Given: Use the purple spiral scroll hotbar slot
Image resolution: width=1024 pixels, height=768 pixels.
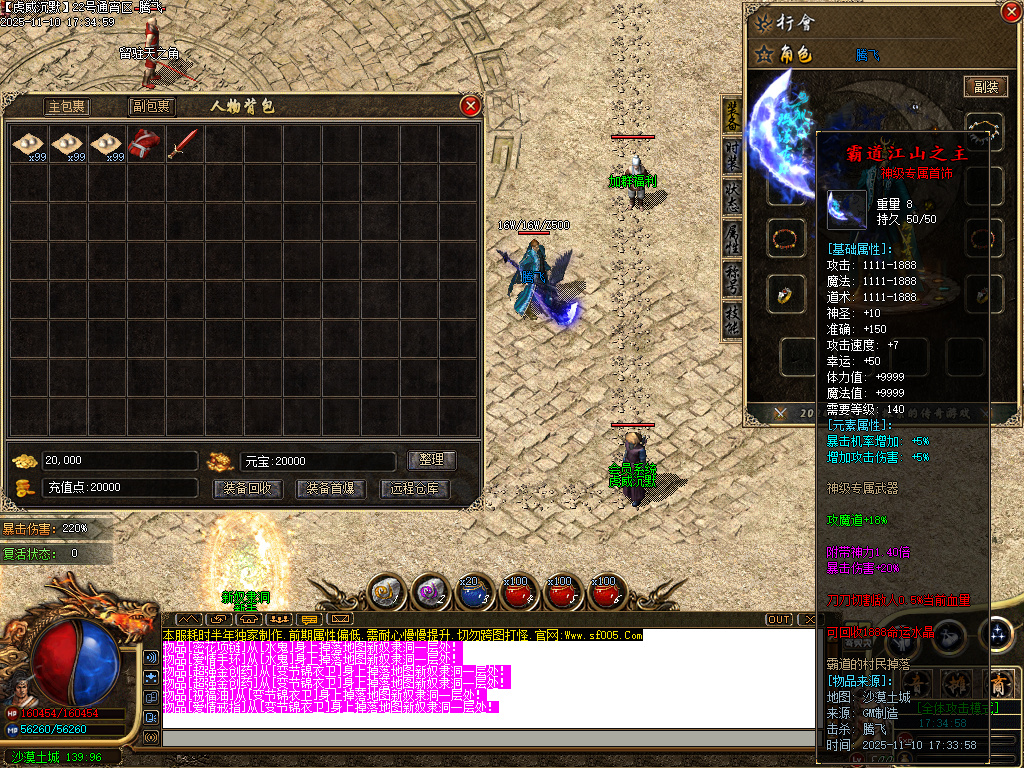Looking at the screenshot, I should tap(430, 593).
